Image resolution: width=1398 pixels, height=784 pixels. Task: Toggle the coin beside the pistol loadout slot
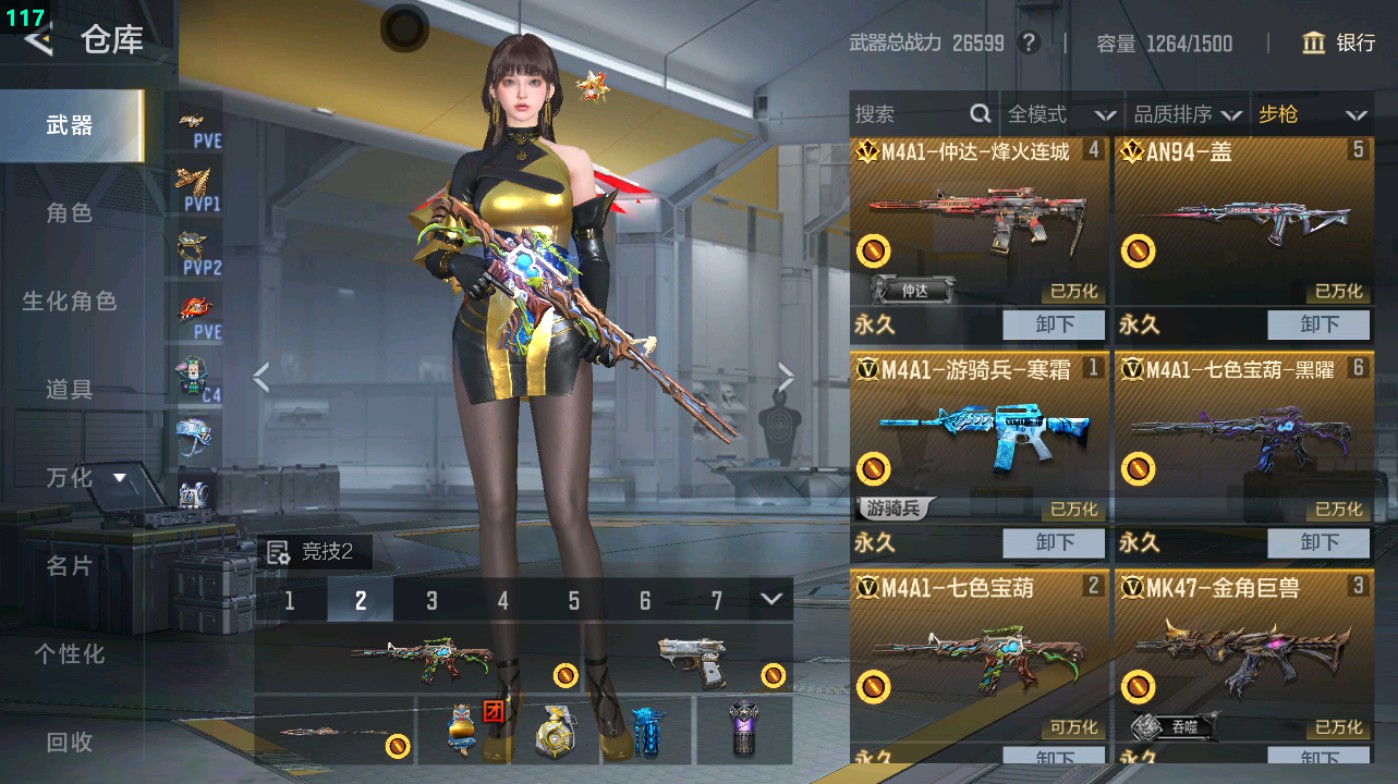click(x=774, y=672)
